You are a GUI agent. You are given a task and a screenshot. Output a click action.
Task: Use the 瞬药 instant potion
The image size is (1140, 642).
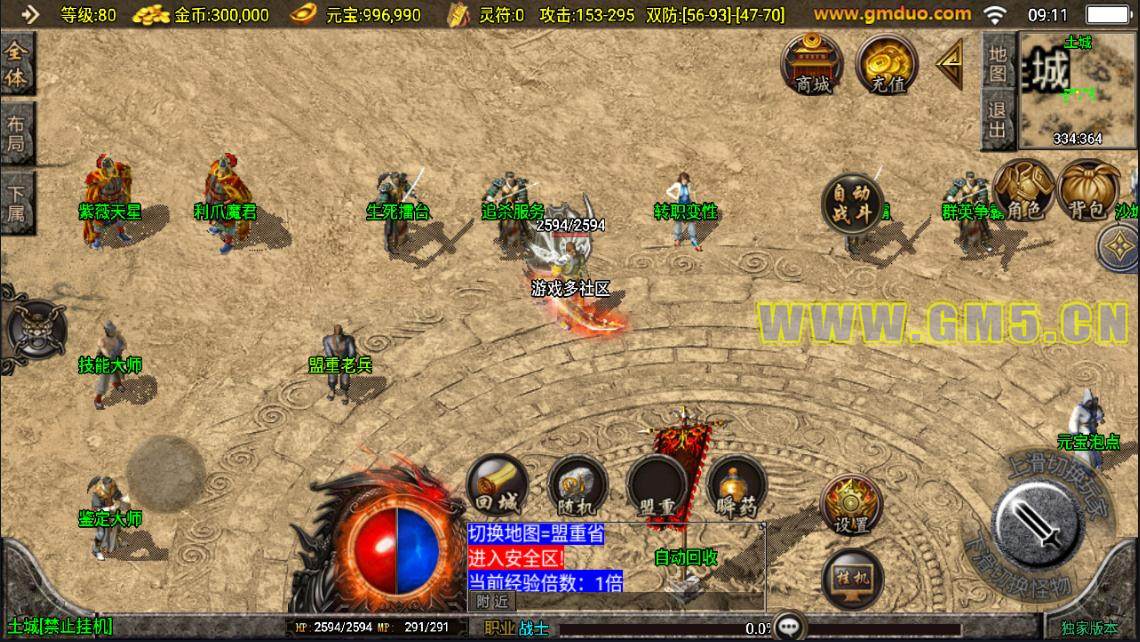737,486
